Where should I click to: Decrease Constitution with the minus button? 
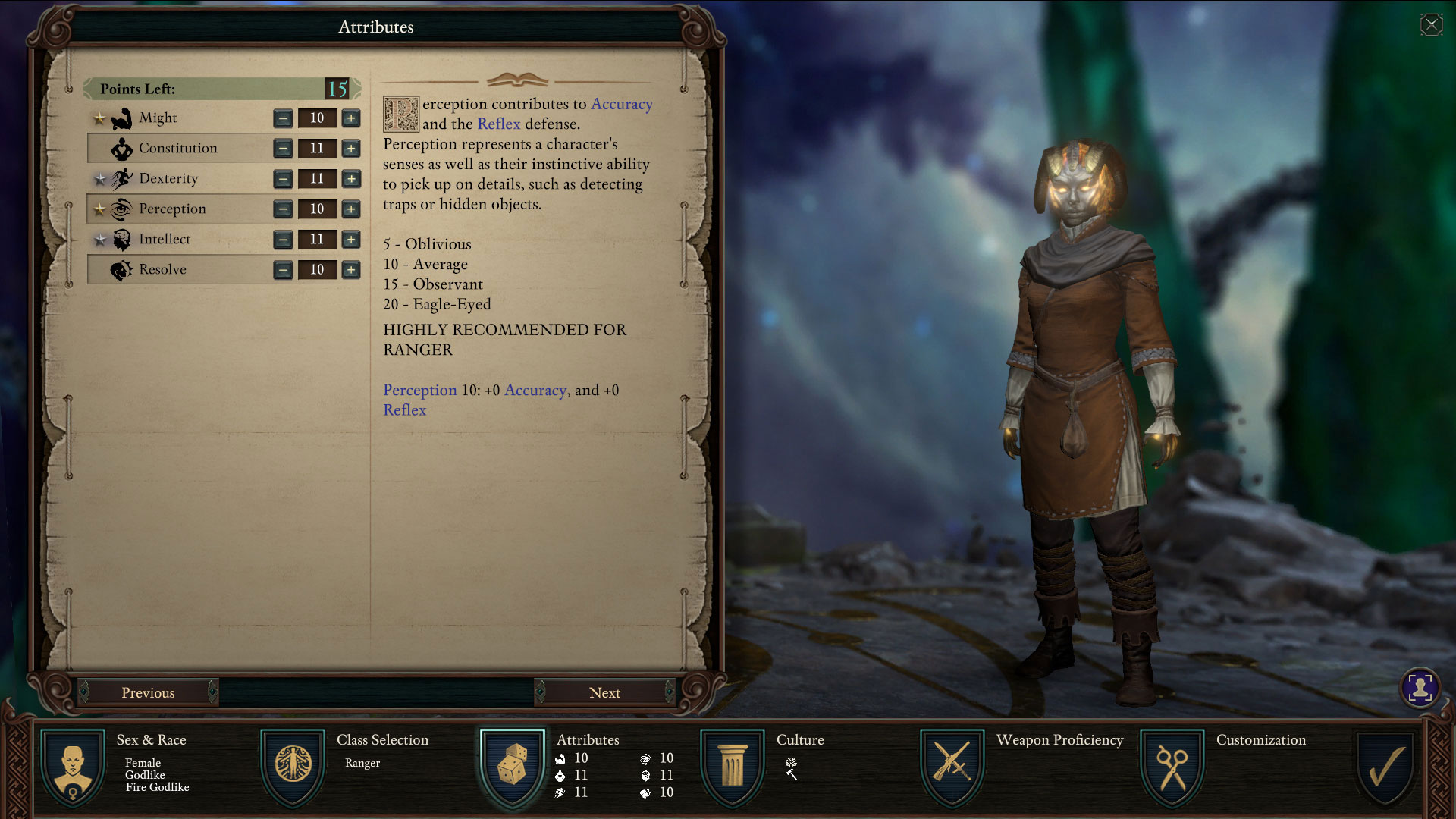click(x=283, y=149)
